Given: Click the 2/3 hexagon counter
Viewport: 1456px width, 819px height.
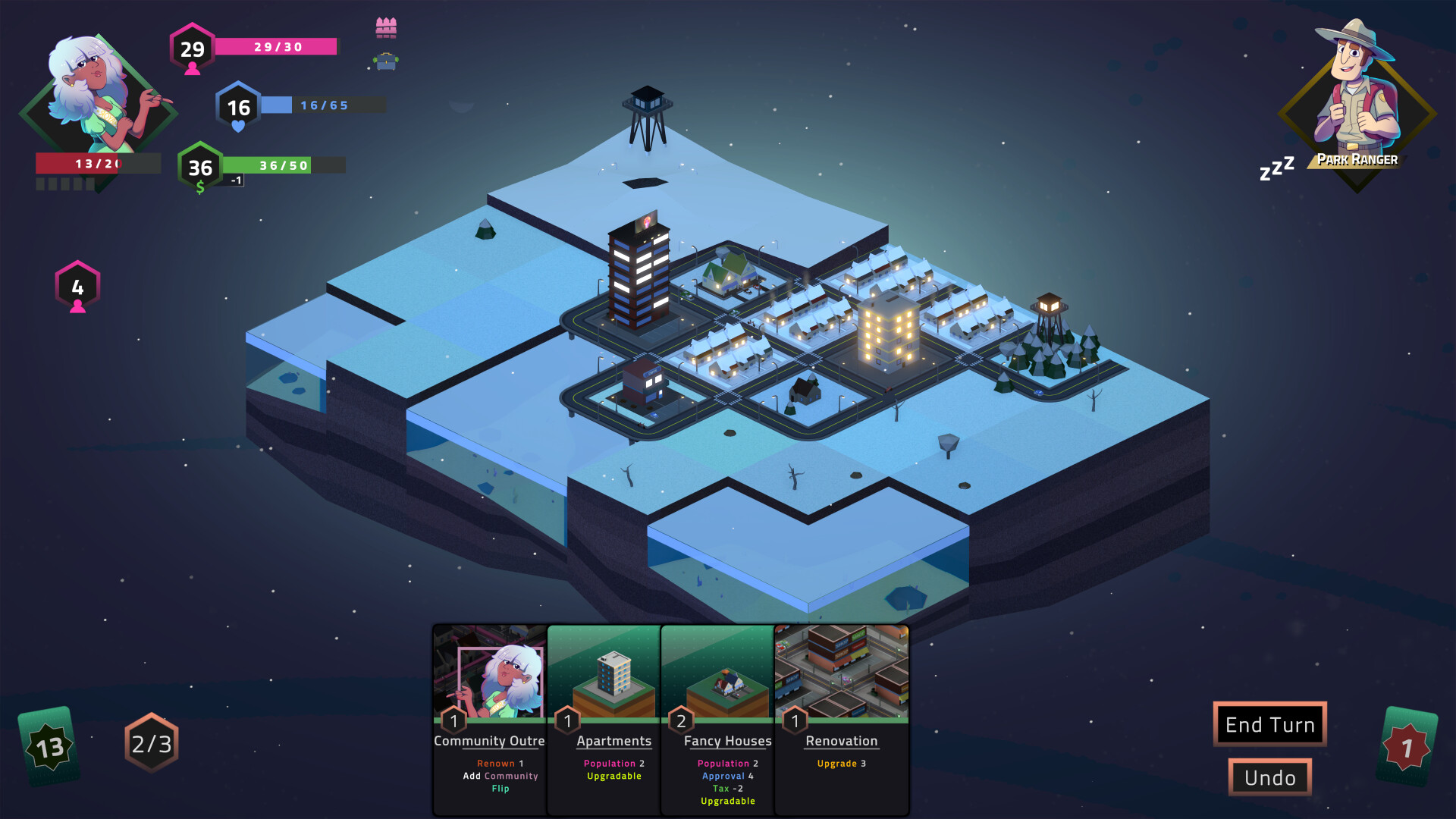Looking at the screenshot, I should point(150,744).
